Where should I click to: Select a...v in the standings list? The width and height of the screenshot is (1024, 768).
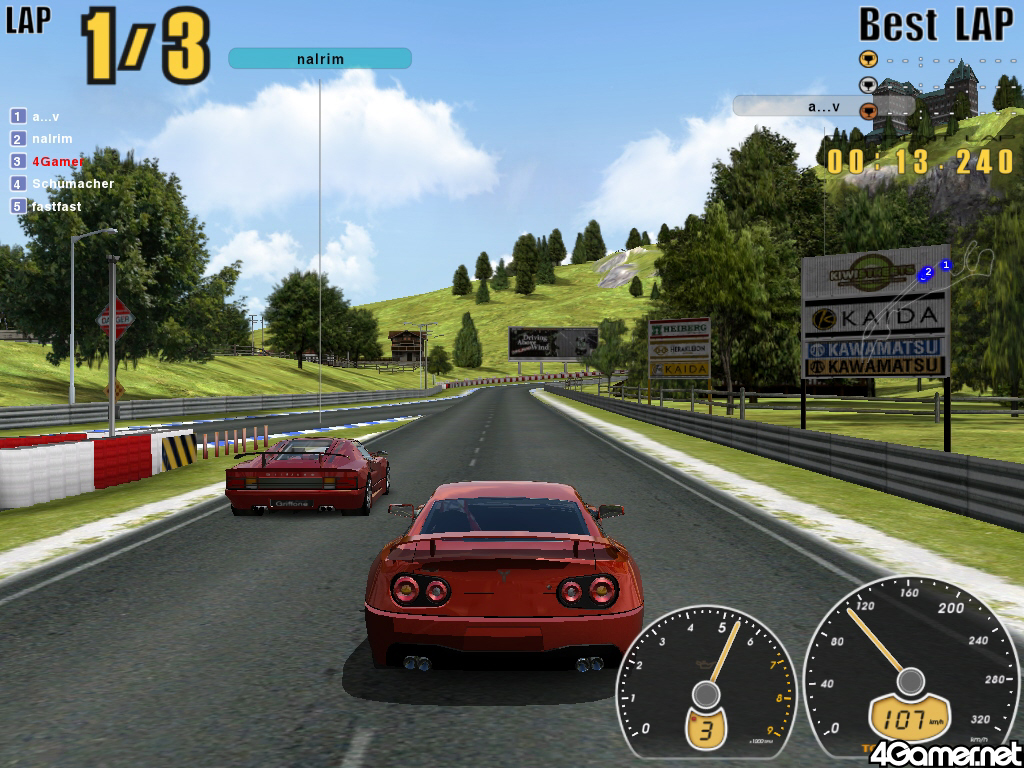[45, 116]
